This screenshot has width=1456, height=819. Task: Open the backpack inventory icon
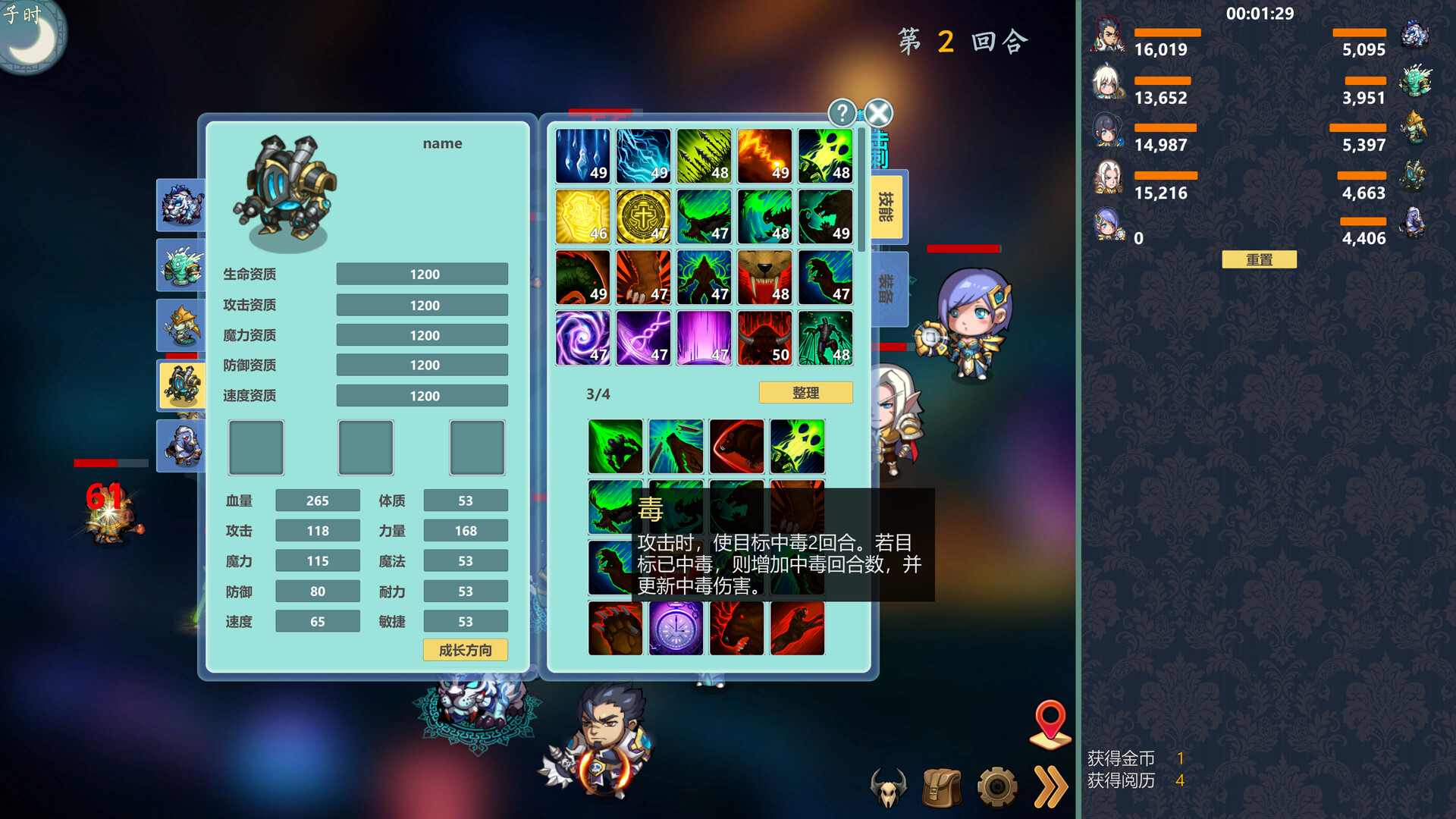coord(942,787)
